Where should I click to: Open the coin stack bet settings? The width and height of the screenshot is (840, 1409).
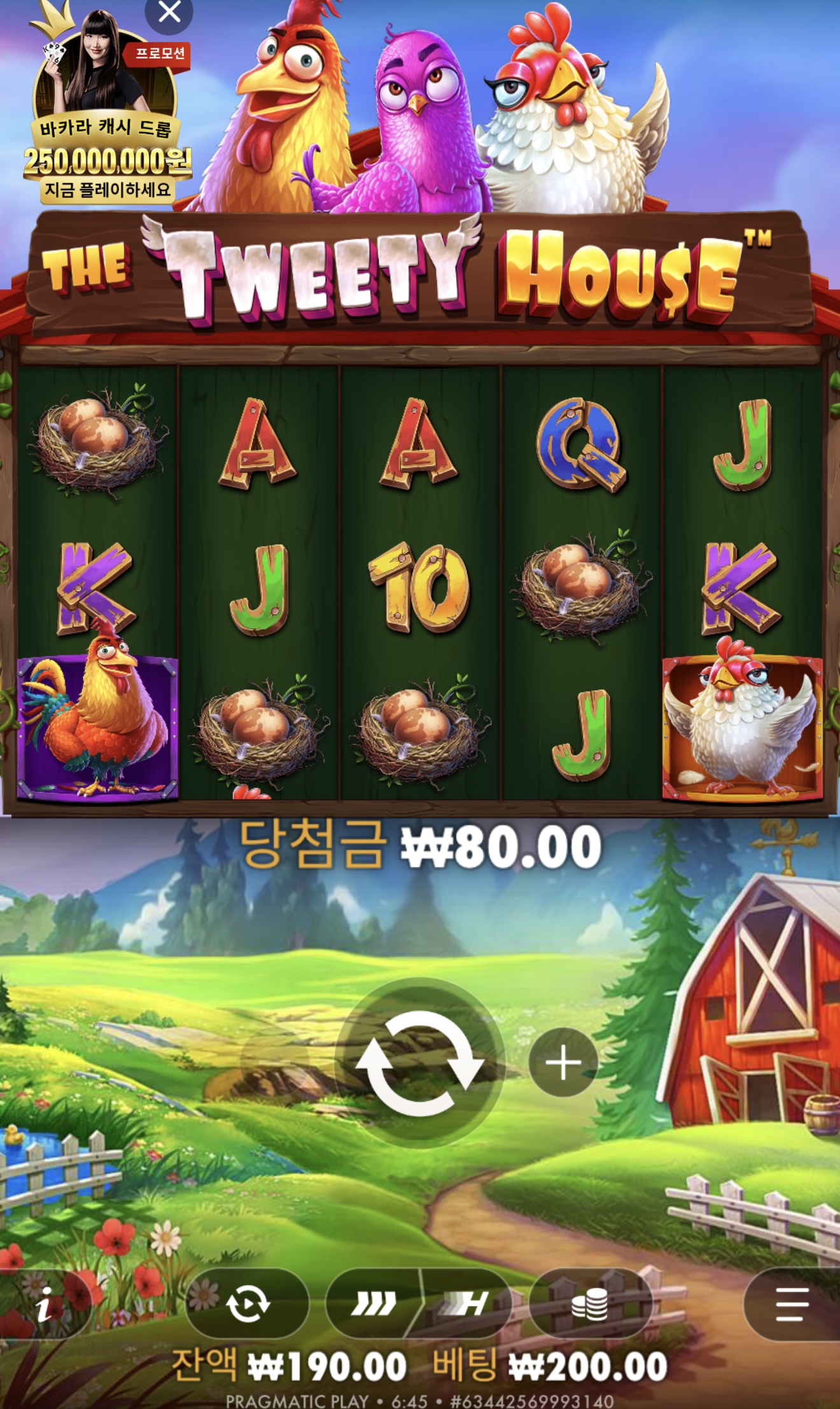point(590,1303)
